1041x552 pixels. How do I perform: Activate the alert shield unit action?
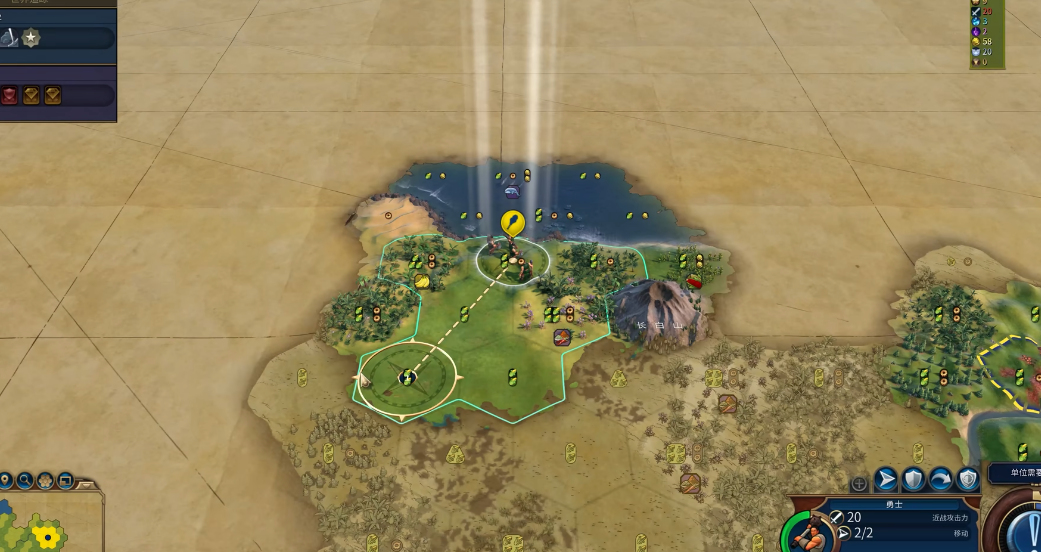click(967, 479)
